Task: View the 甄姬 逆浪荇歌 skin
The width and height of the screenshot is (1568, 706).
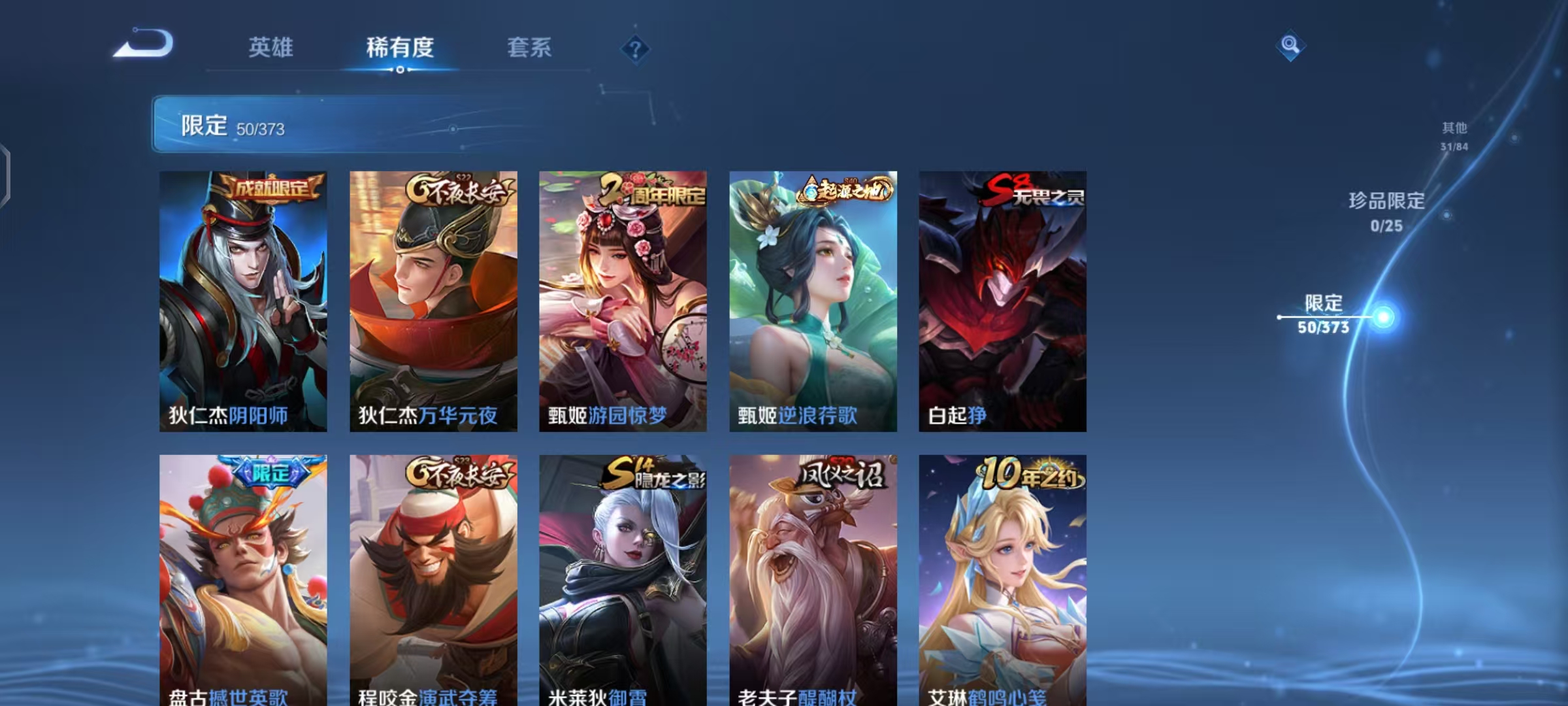Action: click(x=812, y=301)
